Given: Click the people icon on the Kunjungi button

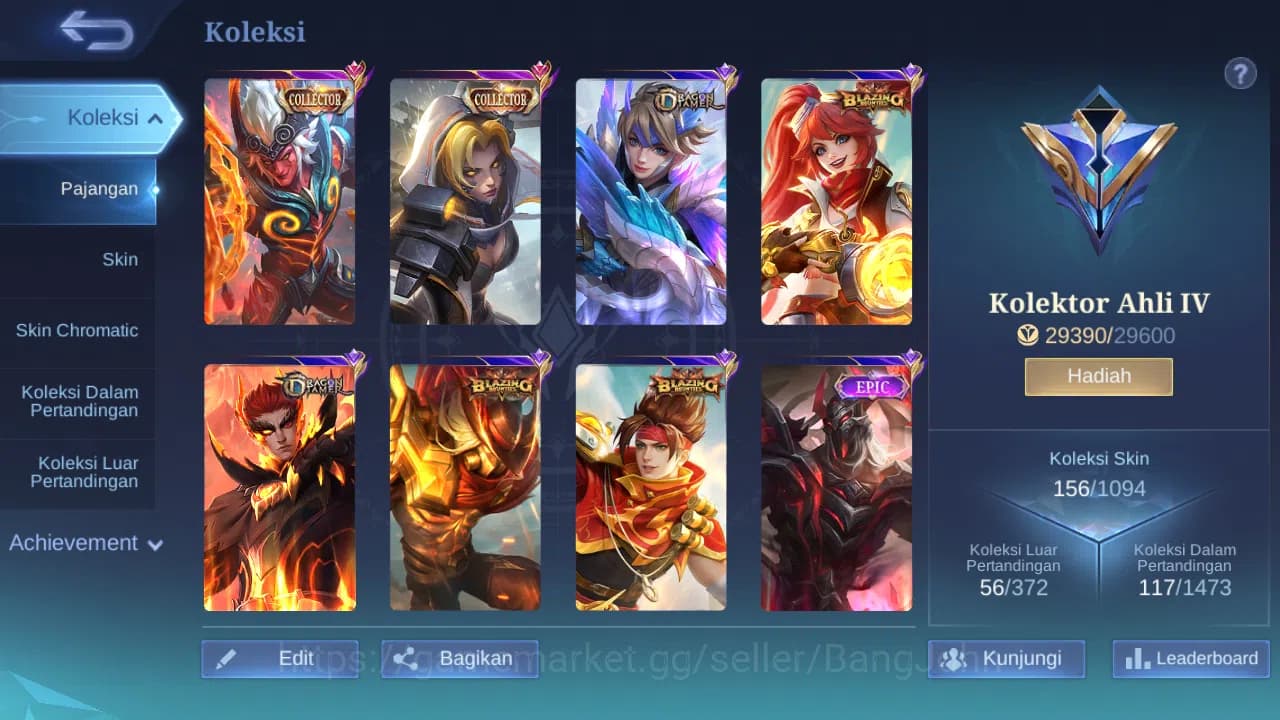Looking at the screenshot, I should point(955,658).
